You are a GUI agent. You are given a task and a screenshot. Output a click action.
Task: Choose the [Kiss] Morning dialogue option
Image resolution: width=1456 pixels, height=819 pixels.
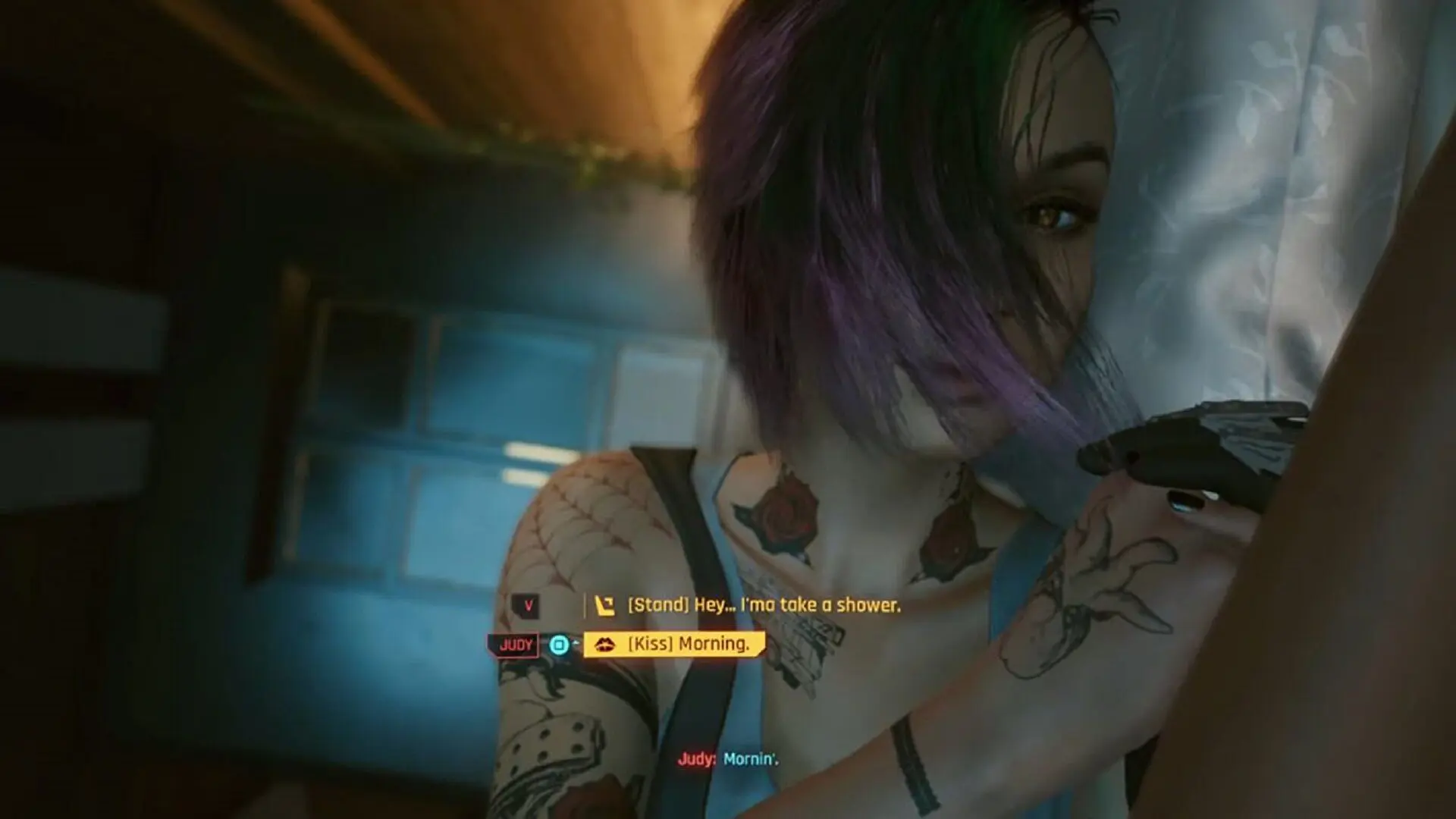click(682, 644)
